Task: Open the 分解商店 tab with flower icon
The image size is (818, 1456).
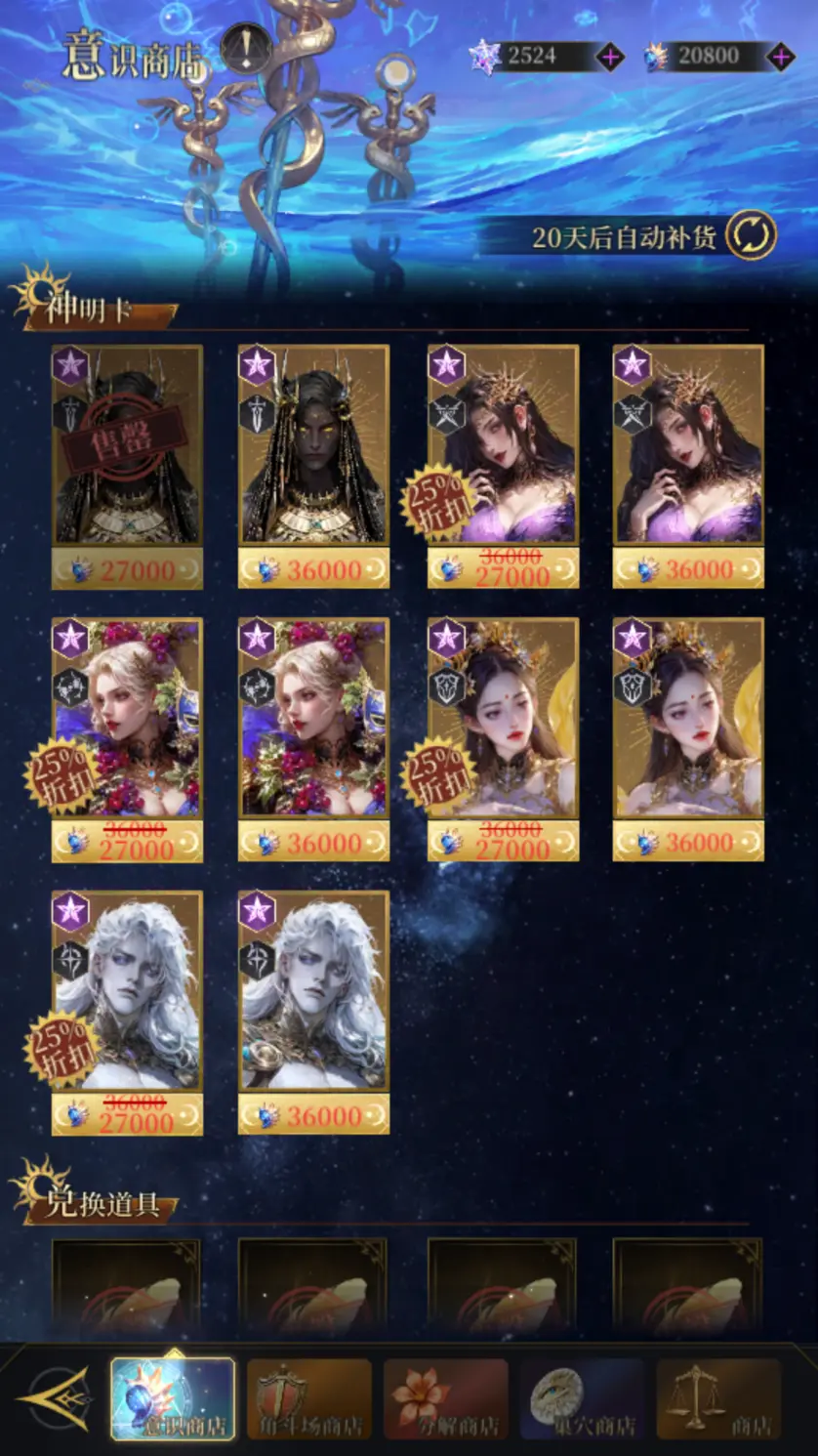Action: 446,1398
